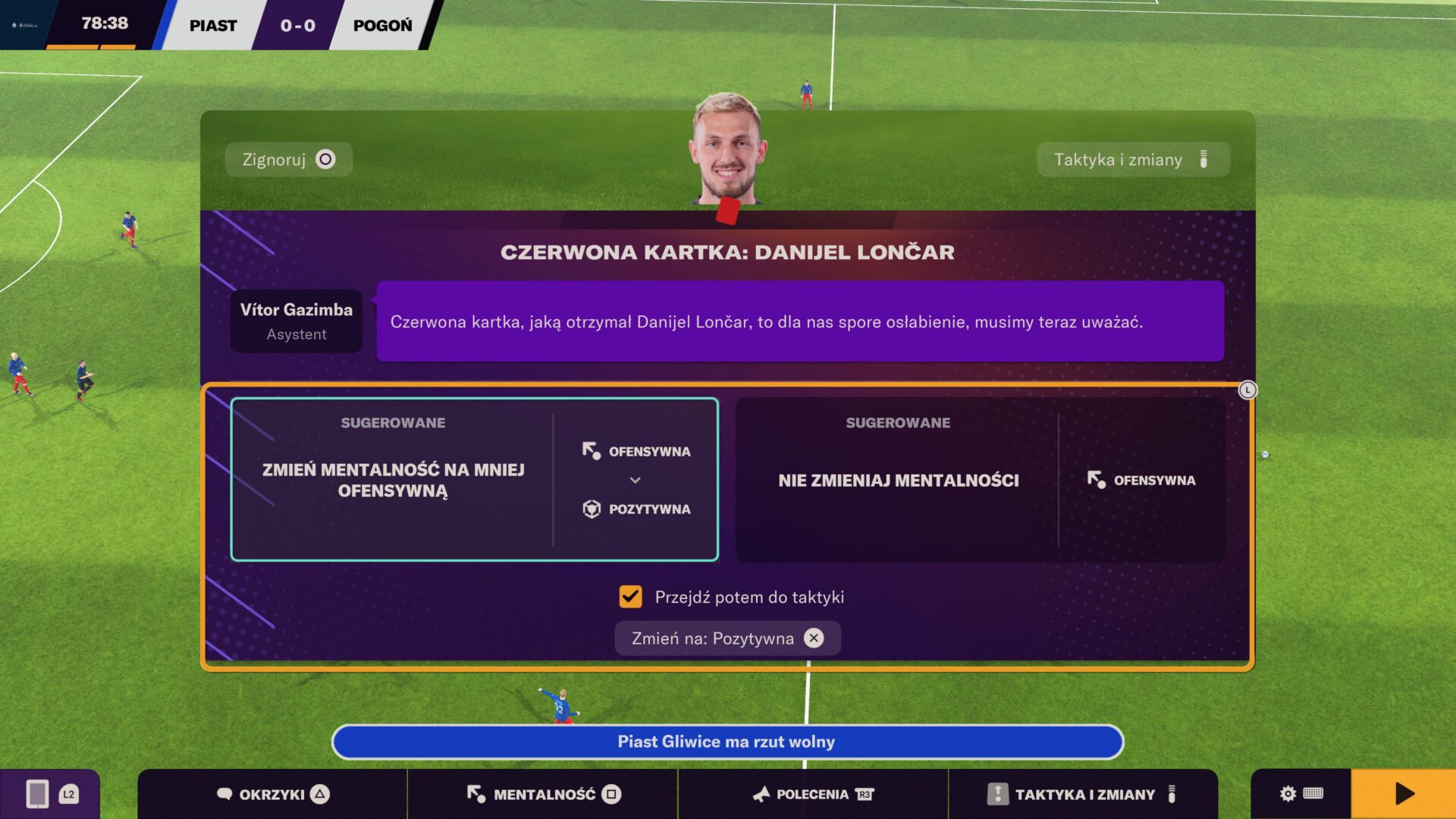Expand the L shoulder indicator on the panel
Viewport: 1456px width, 819px height.
pos(1248,390)
